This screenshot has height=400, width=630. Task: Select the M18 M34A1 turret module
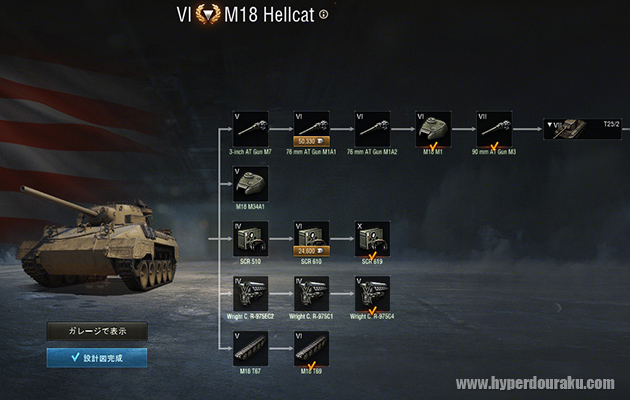(250, 184)
